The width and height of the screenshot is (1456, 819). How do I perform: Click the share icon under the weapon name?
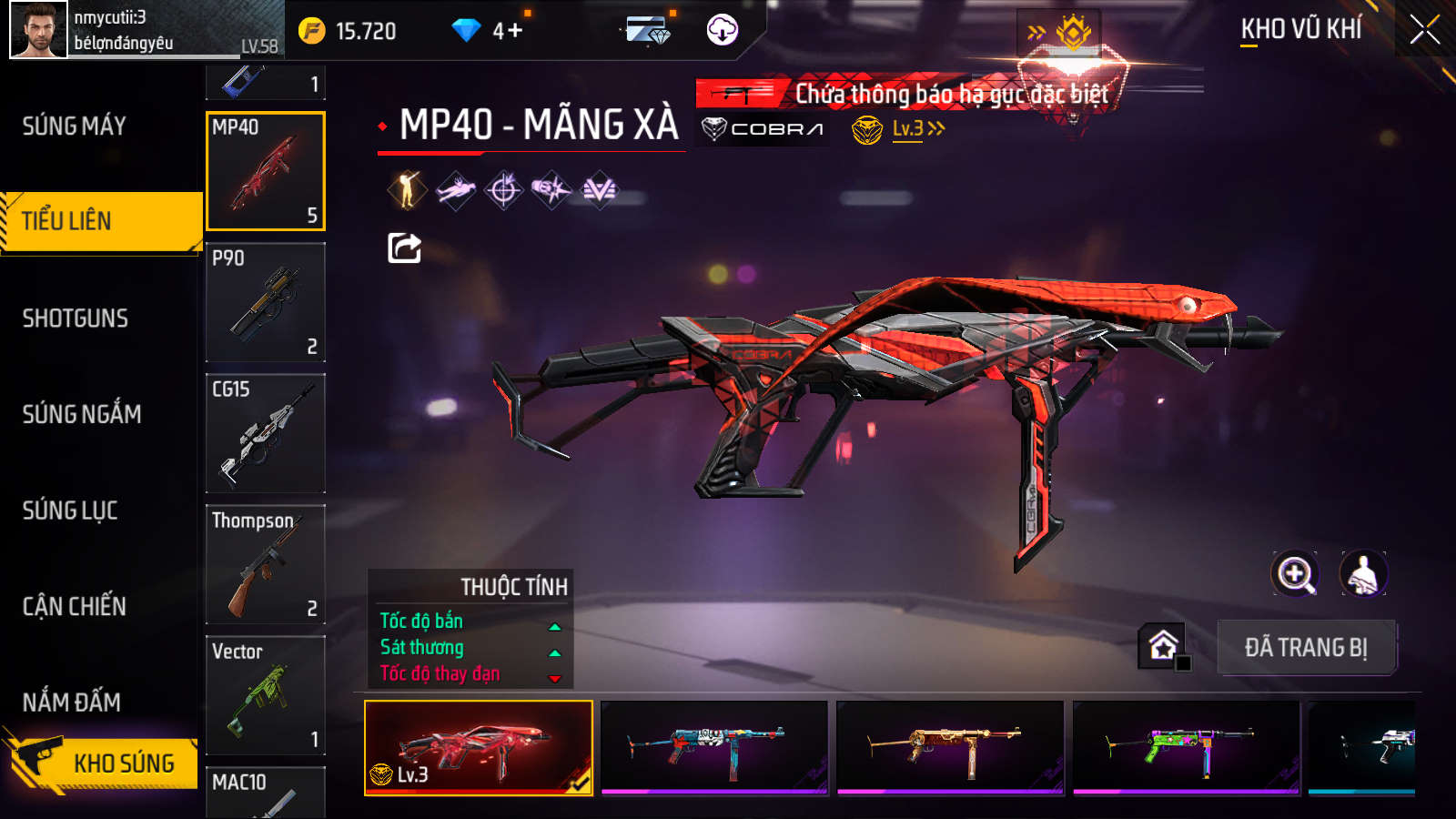pyautogui.click(x=404, y=248)
